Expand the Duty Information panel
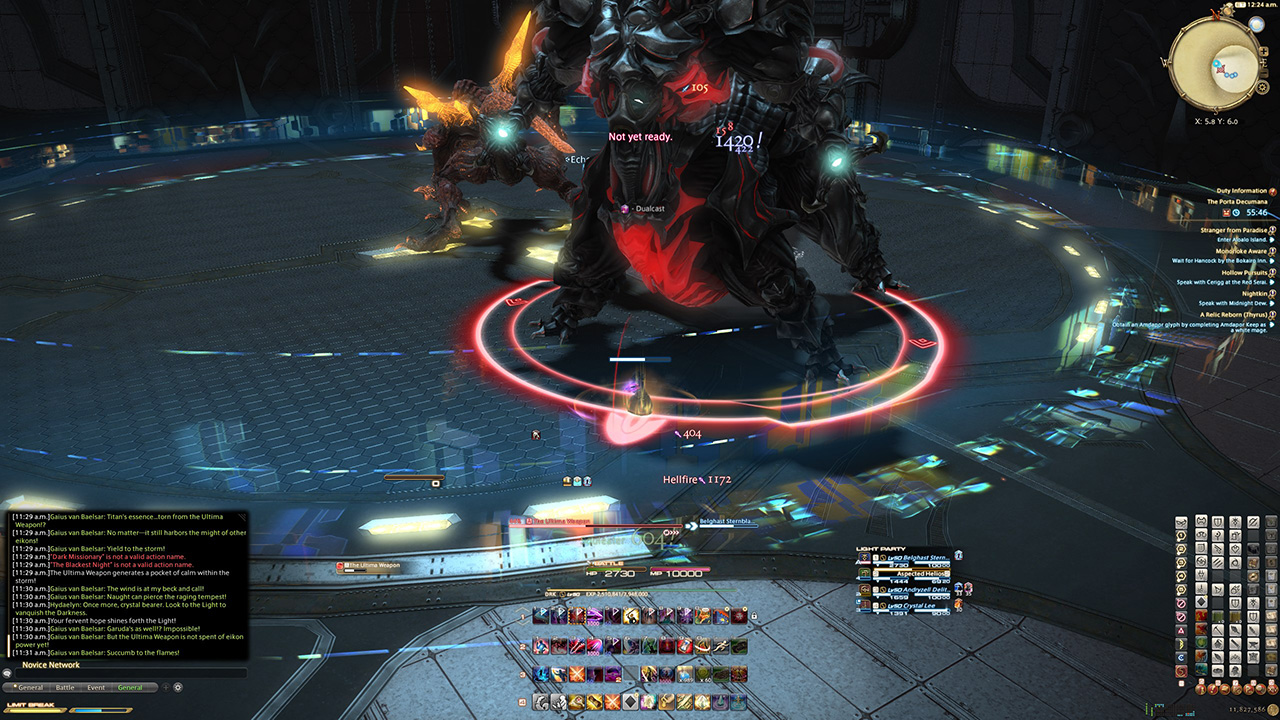The image size is (1280, 720). (x=1240, y=191)
